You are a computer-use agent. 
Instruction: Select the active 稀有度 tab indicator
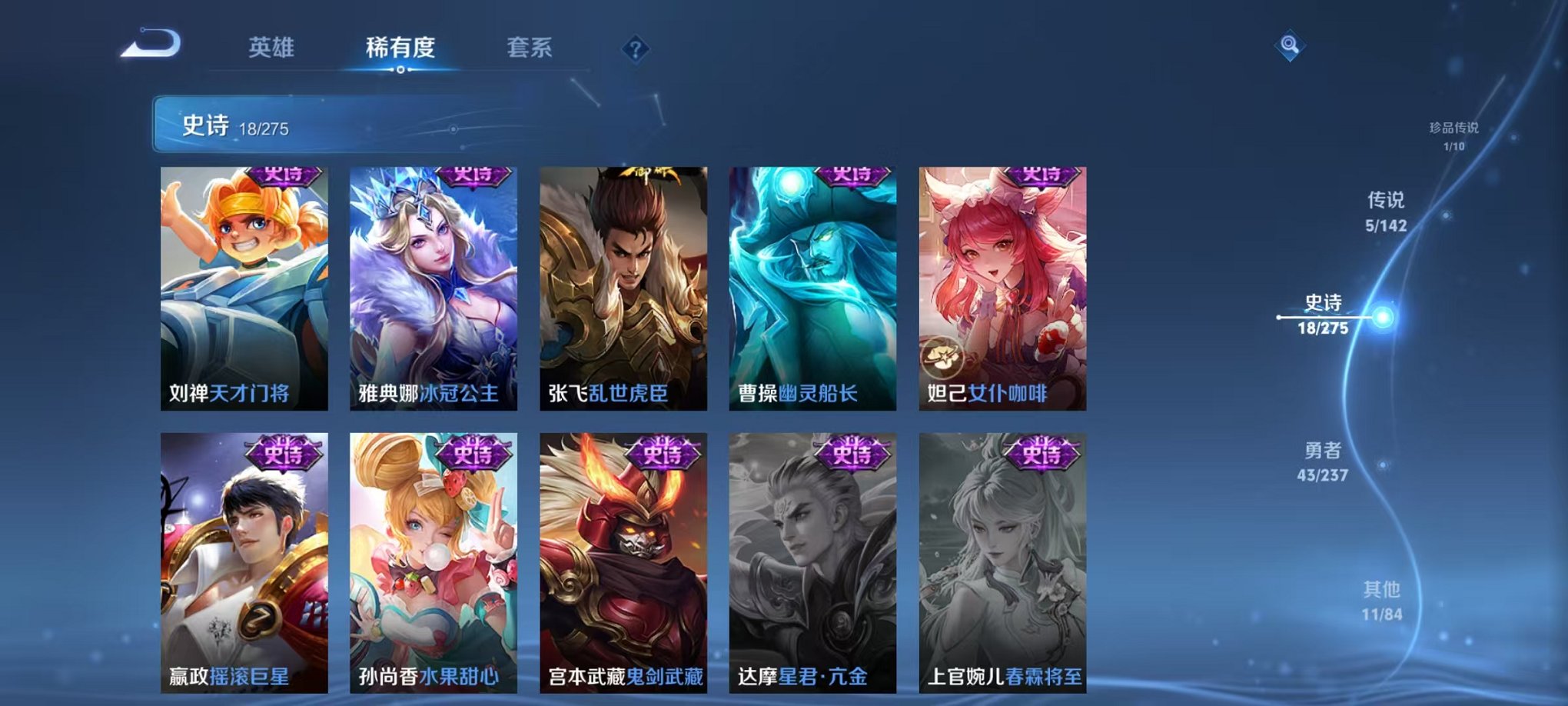tap(400, 48)
